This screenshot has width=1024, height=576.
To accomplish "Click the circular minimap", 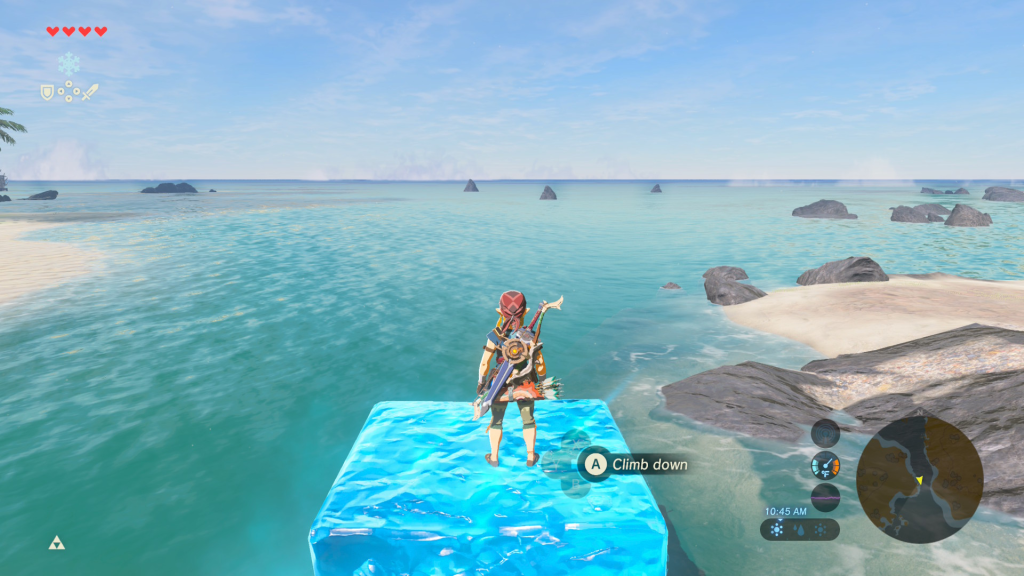I will pyautogui.click(x=919, y=480).
